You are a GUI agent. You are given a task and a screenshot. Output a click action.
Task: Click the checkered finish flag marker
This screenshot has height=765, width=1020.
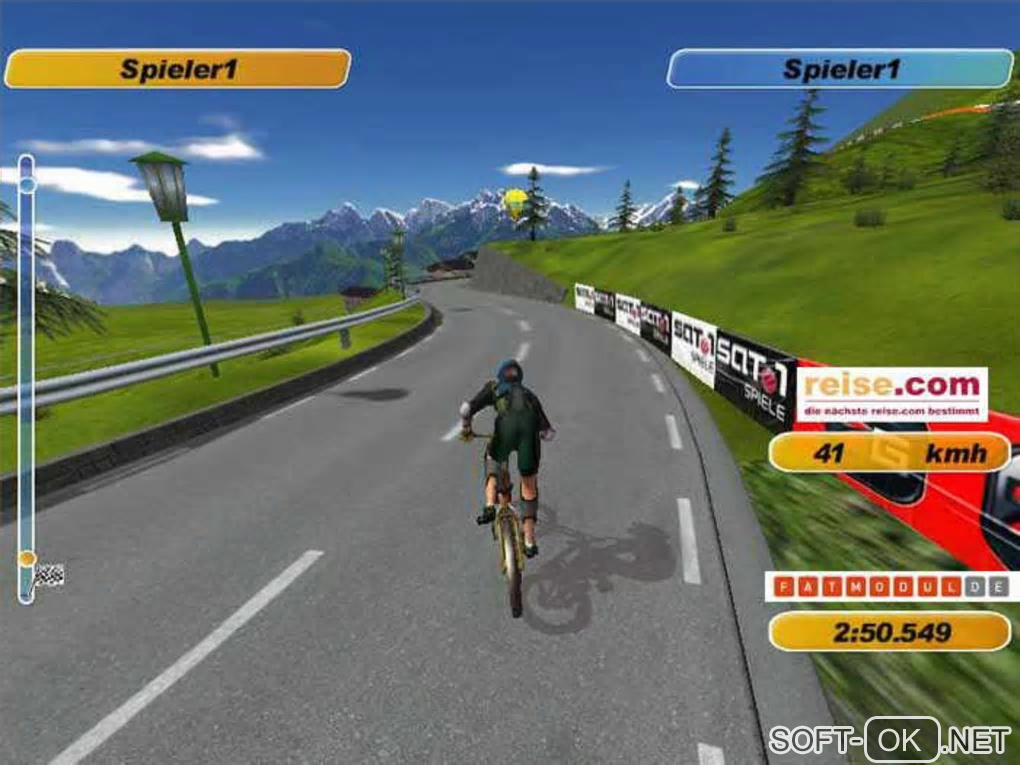49,575
